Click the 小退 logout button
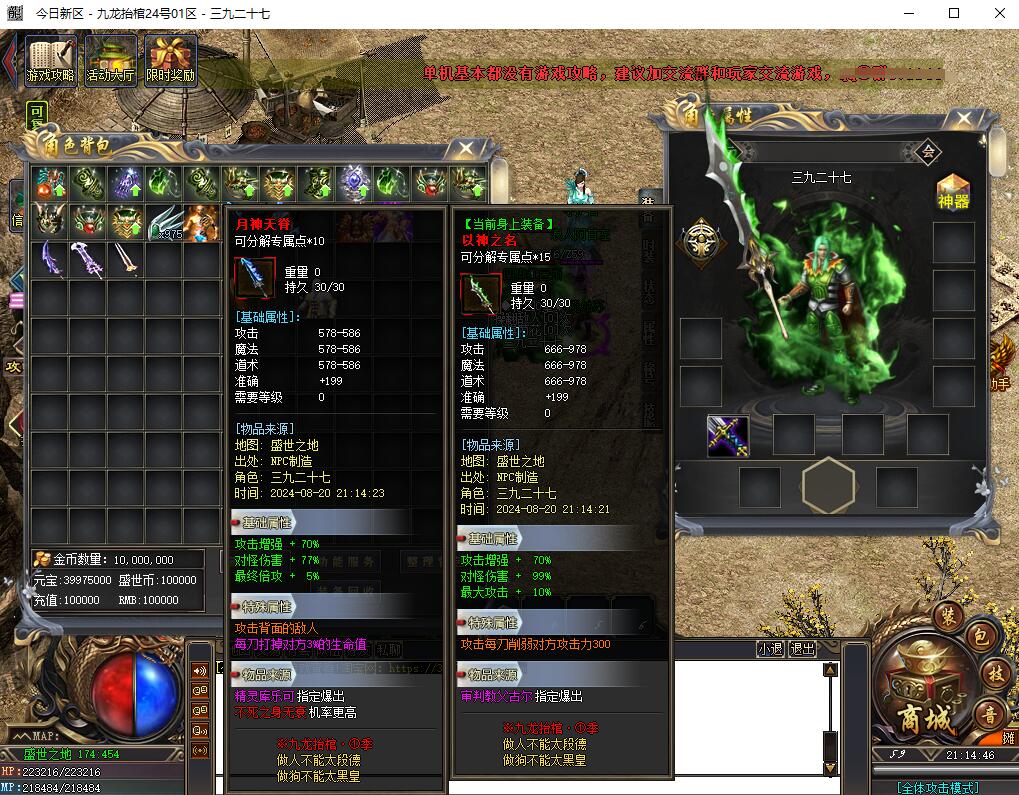 coord(770,648)
